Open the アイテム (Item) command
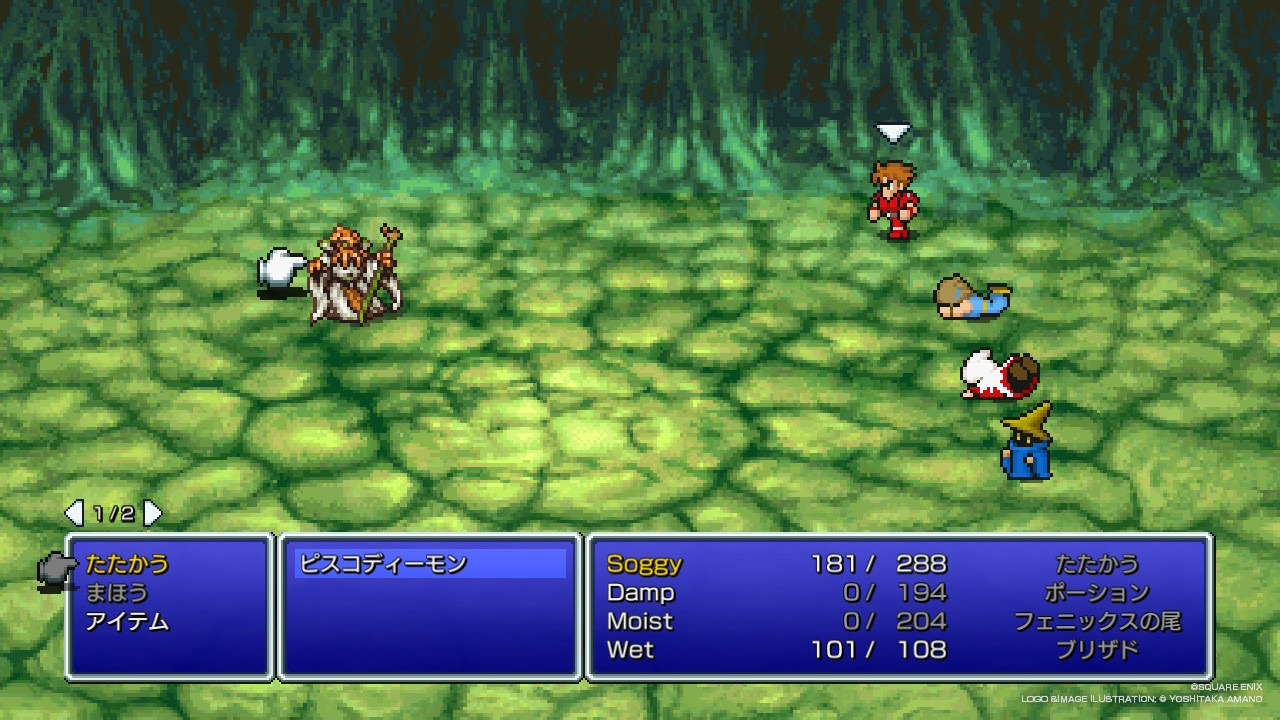Image resolution: width=1280 pixels, height=720 pixels. 127,622
